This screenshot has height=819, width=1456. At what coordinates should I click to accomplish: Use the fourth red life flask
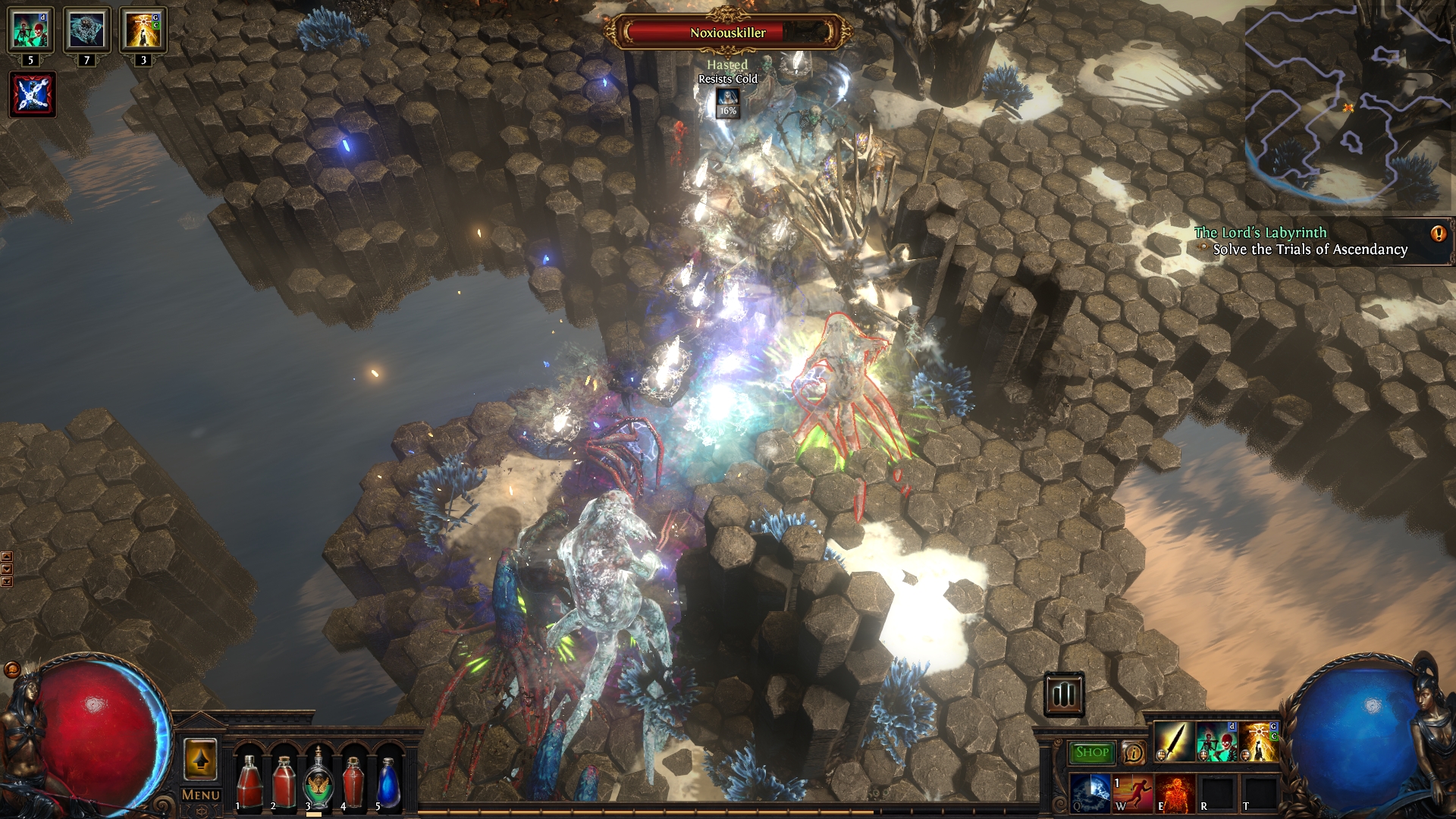tap(353, 781)
